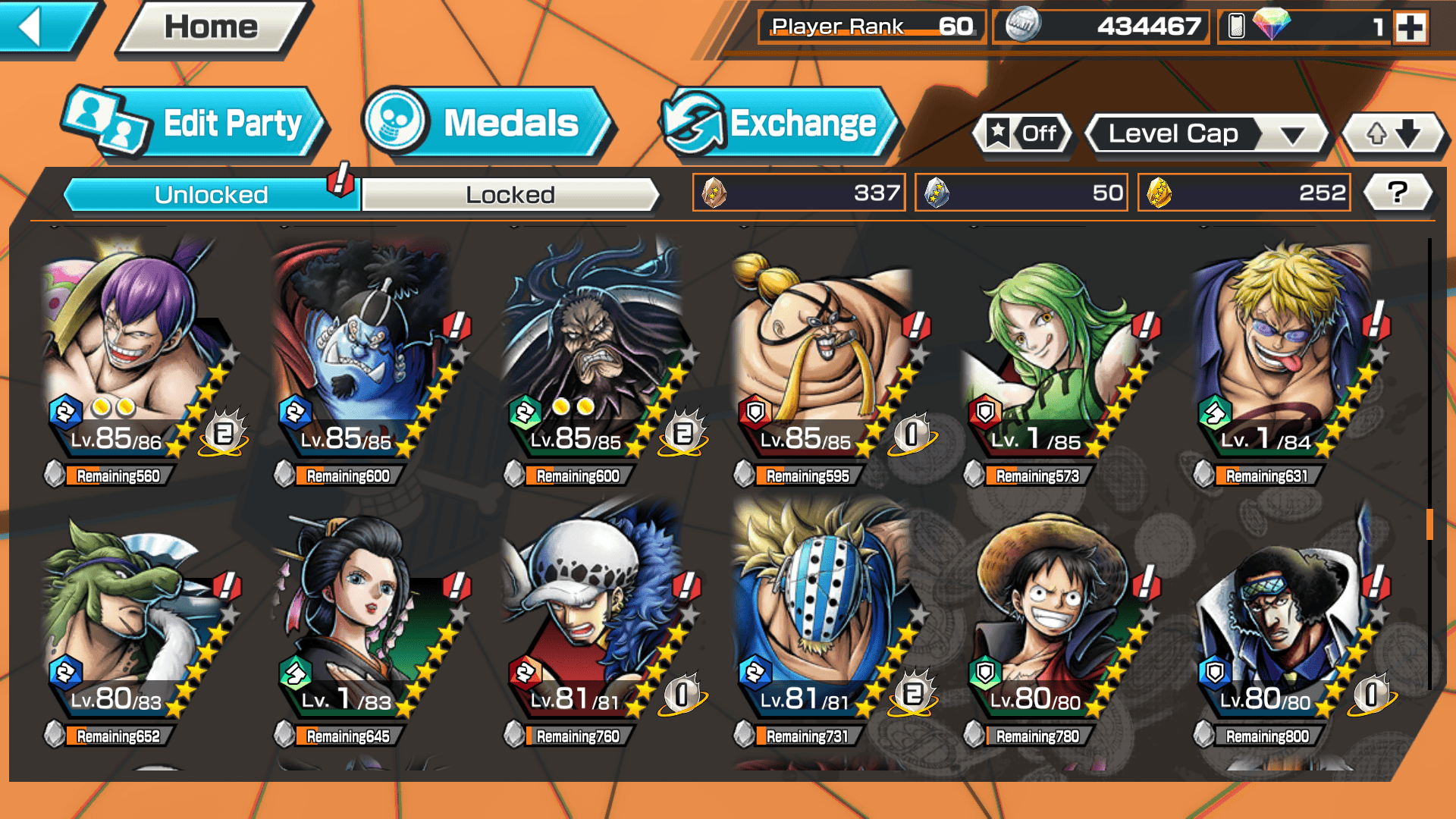
Task: Return to the Home screen
Action: [x=212, y=27]
